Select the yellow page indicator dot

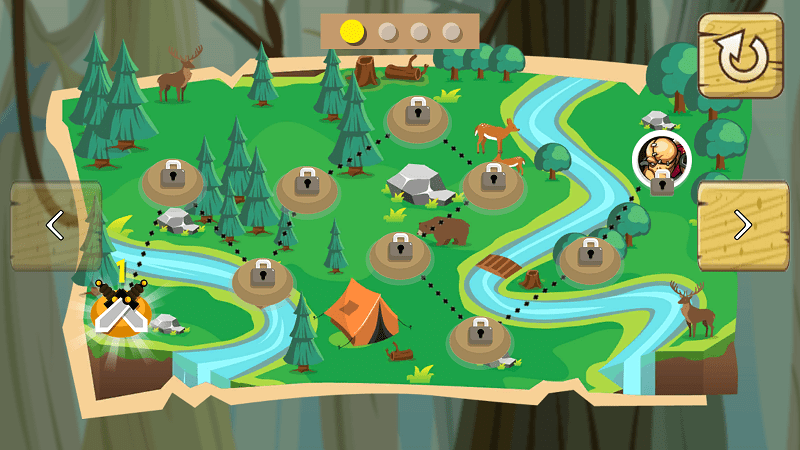click(x=351, y=31)
